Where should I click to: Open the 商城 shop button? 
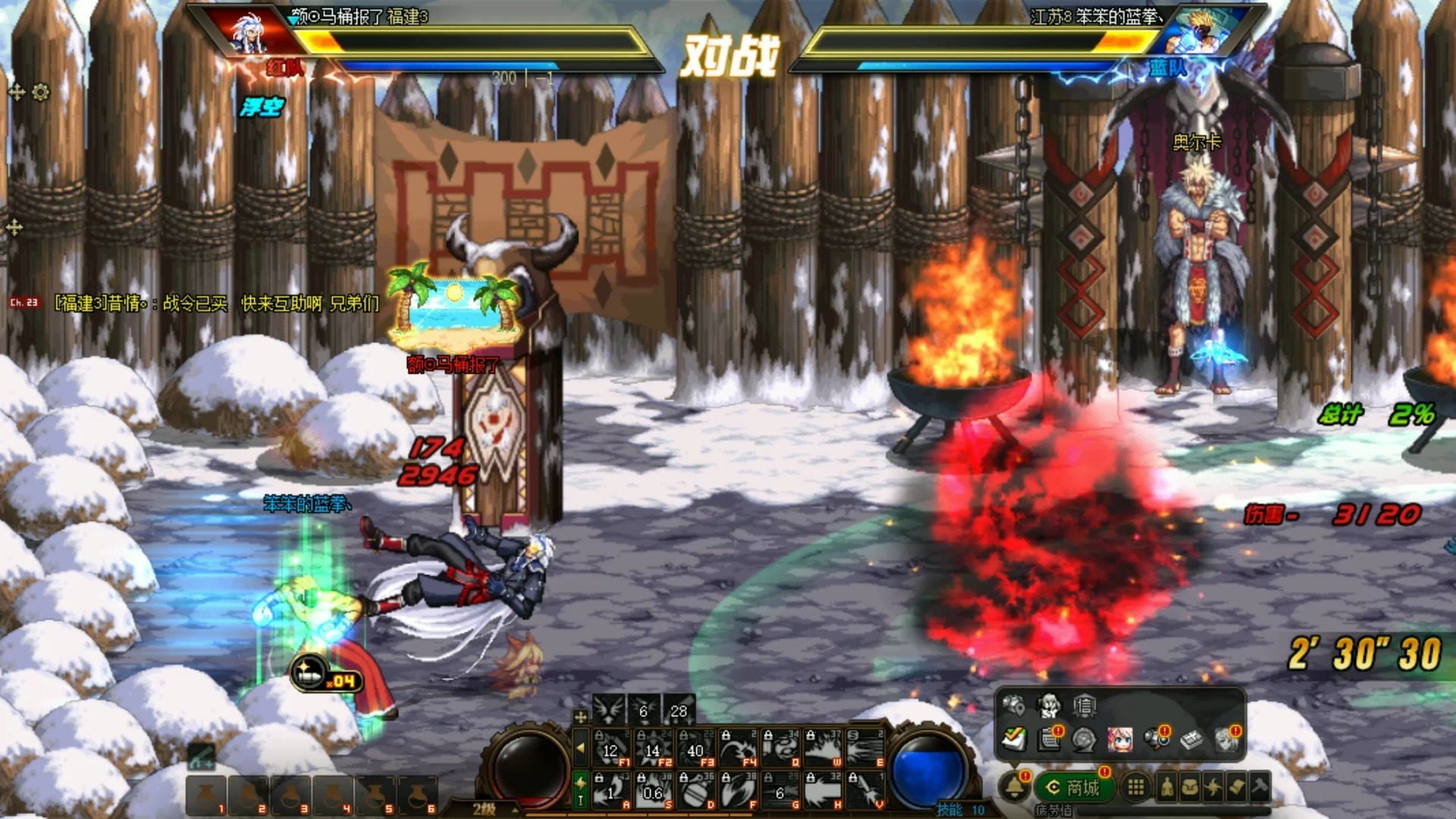pos(1074,788)
